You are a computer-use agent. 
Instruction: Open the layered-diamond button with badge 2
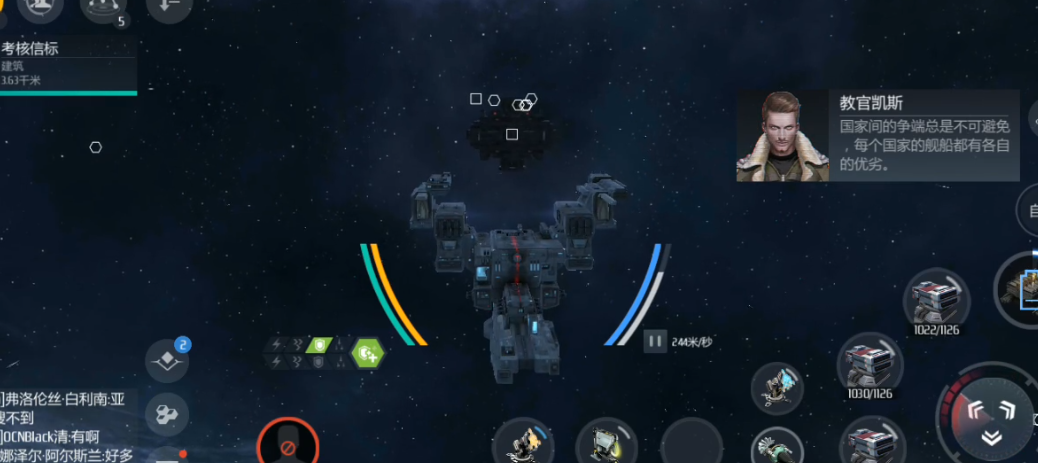coord(166,361)
